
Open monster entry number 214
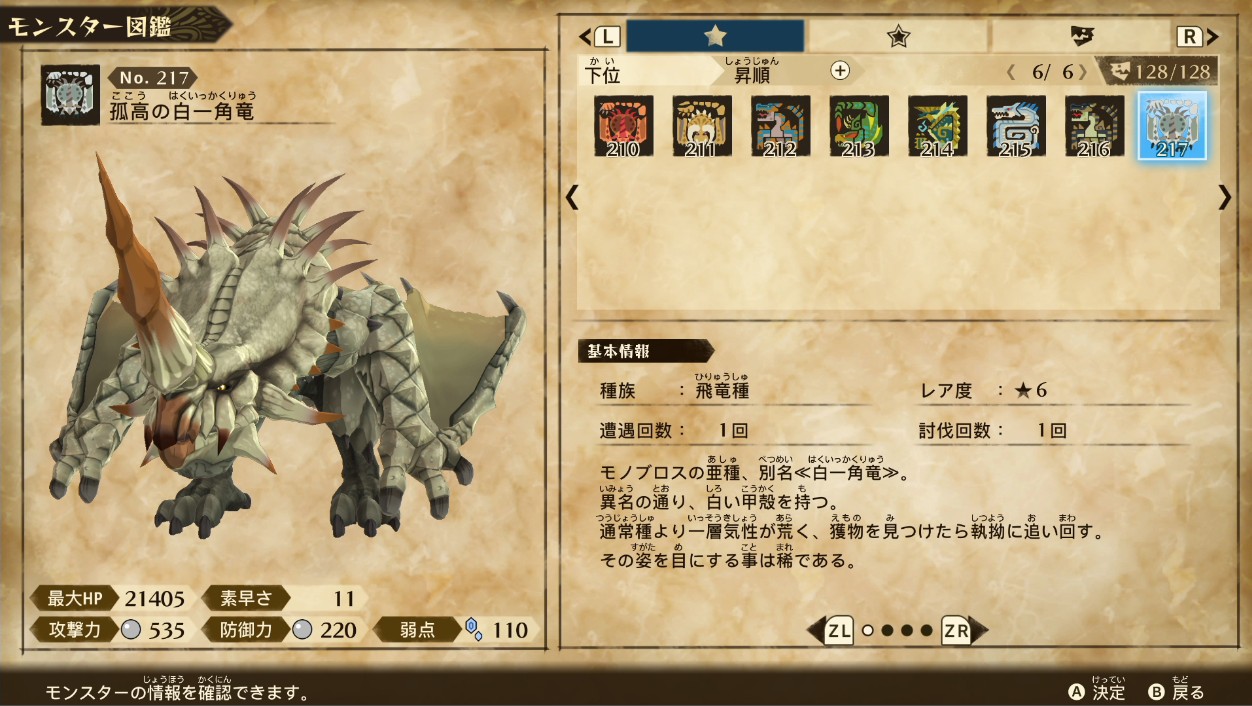937,126
